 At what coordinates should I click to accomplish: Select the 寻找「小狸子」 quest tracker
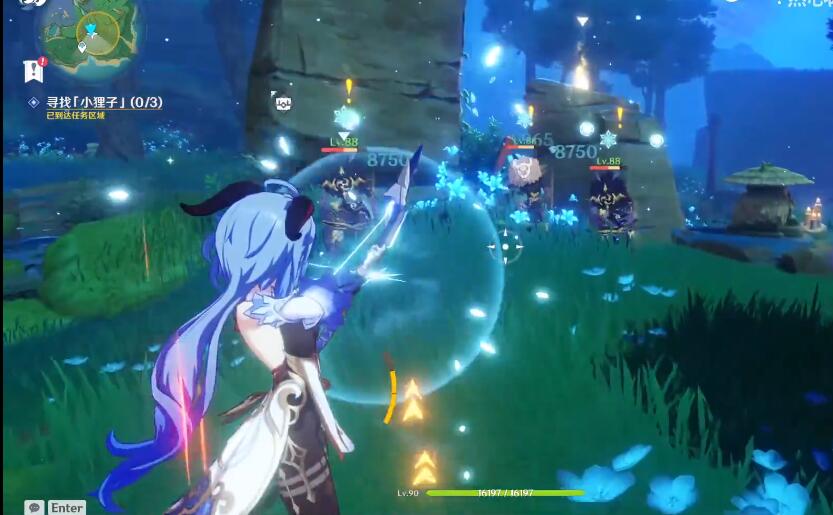click(x=96, y=102)
